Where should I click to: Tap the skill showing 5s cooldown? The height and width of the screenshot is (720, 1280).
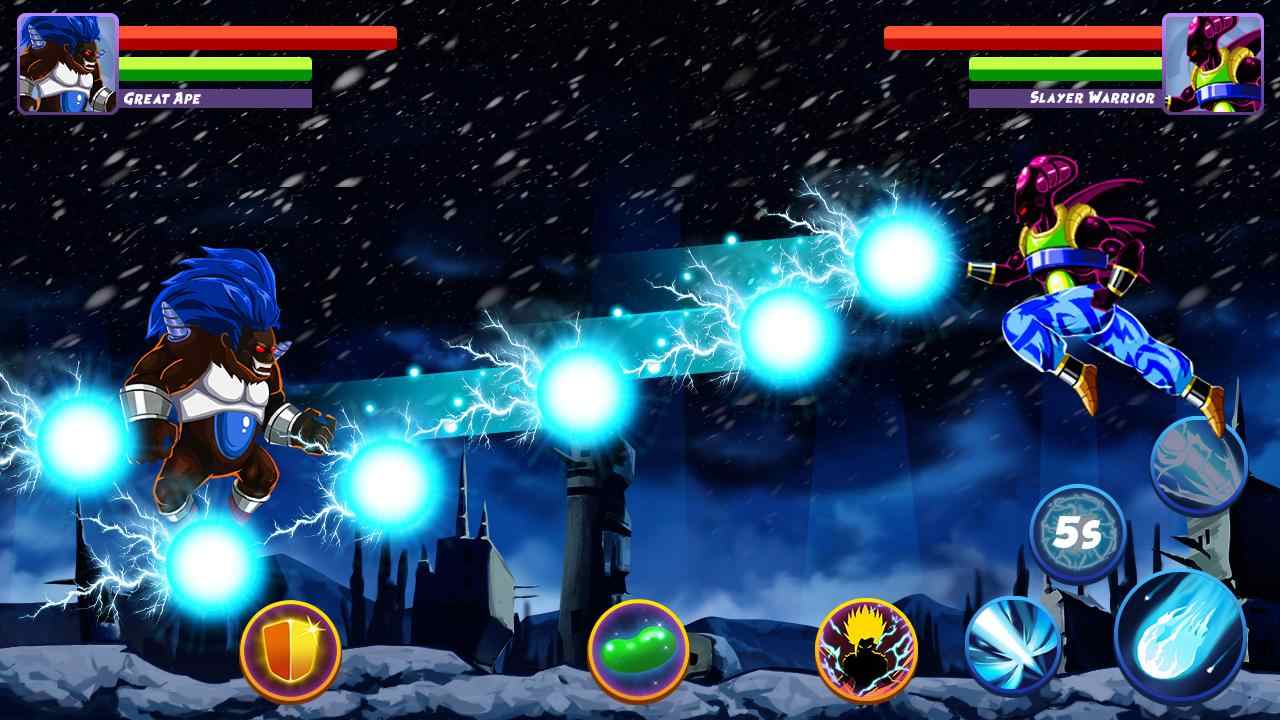(1077, 535)
